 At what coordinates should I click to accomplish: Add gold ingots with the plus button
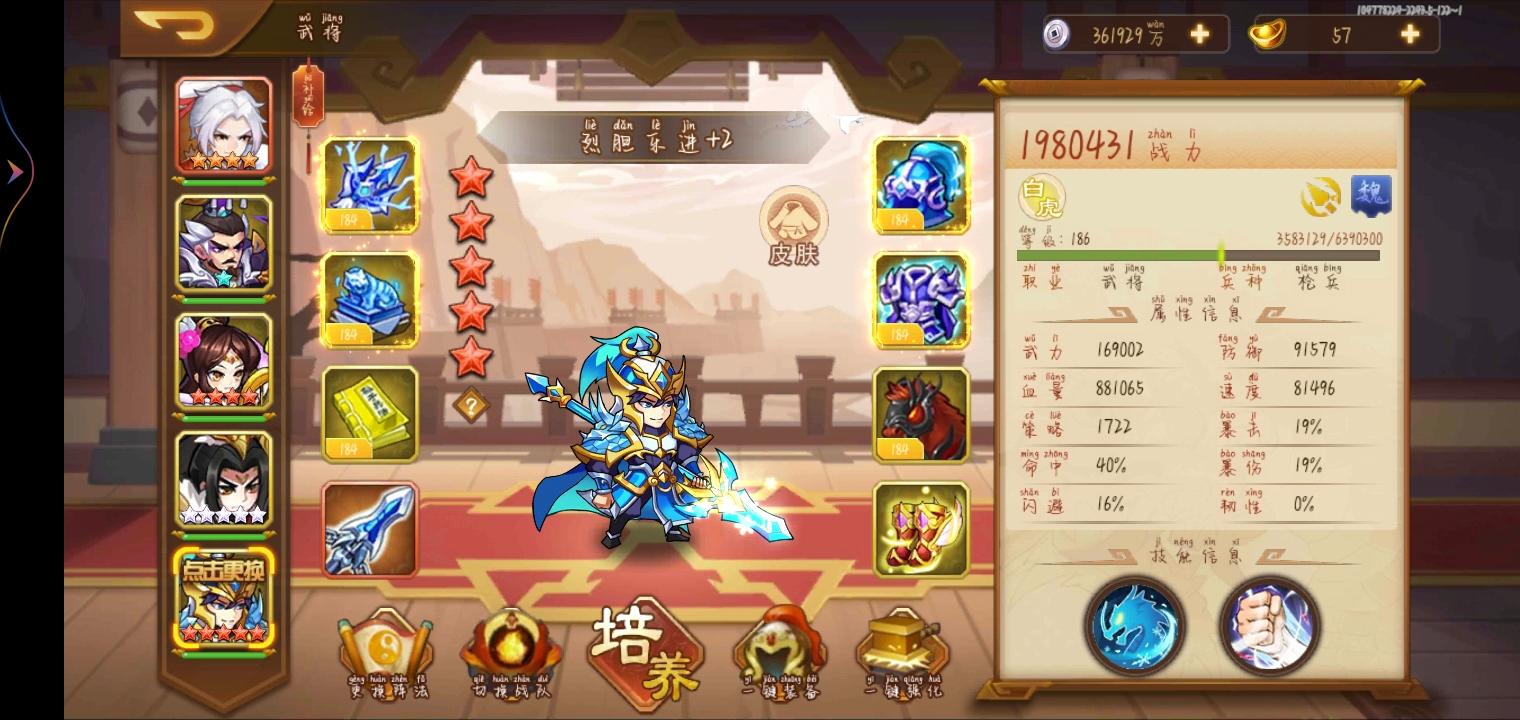[1408, 33]
